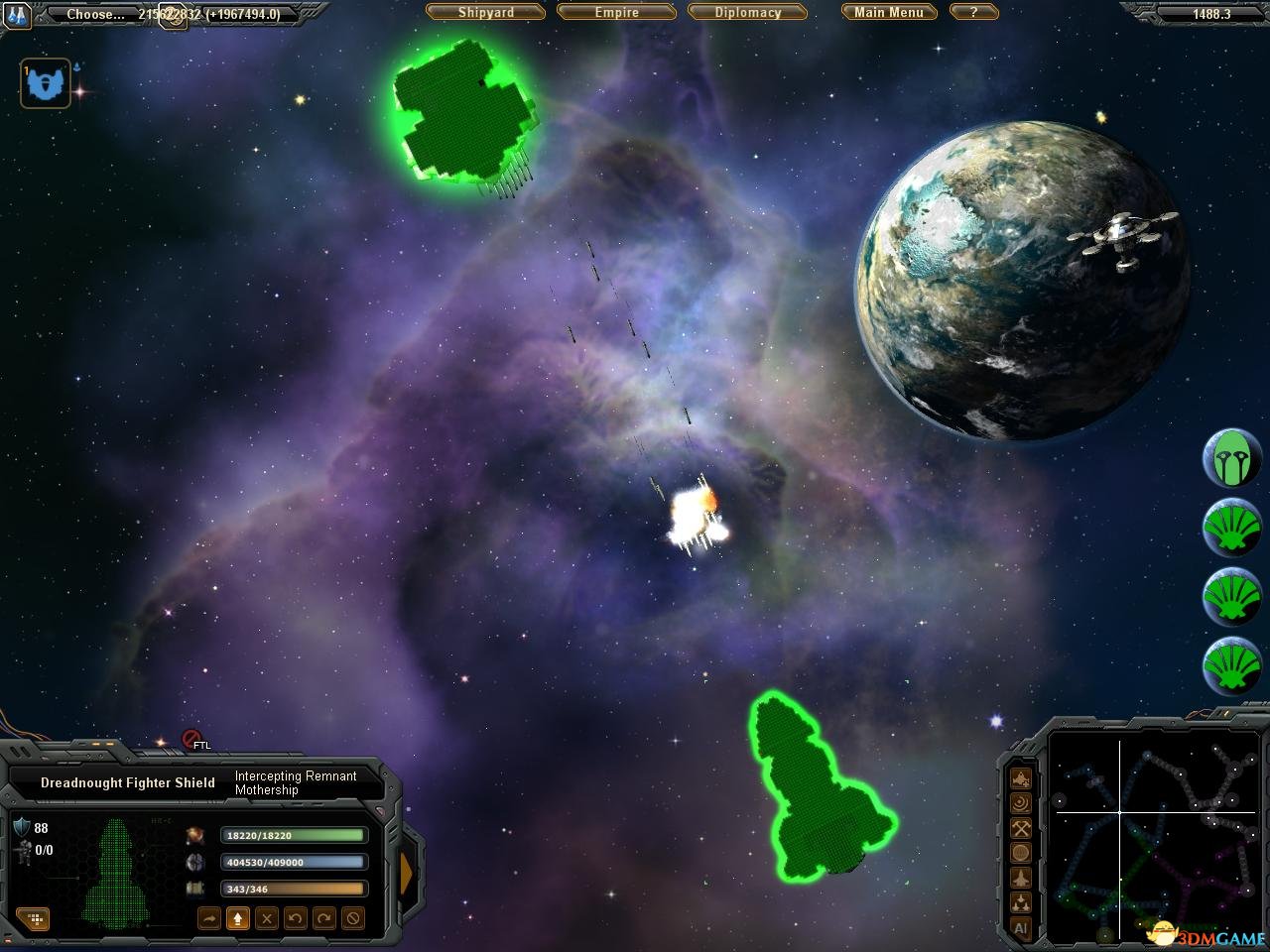Image resolution: width=1270 pixels, height=952 pixels.
Task: Open the Diplomacy screen
Action: pyautogui.click(x=748, y=13)
